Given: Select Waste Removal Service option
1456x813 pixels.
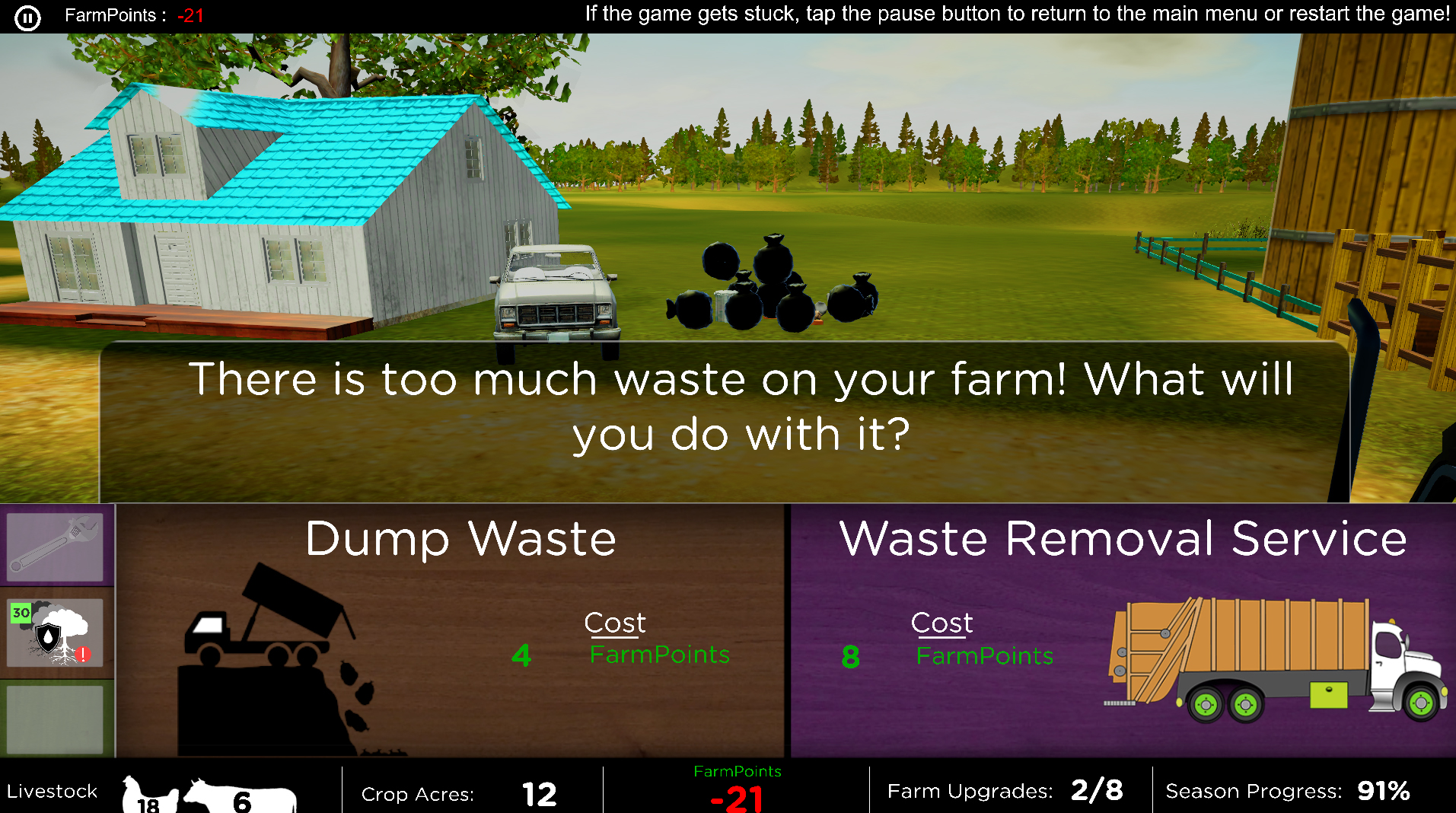Looking at the screenshot, I should pos(1123,630).
